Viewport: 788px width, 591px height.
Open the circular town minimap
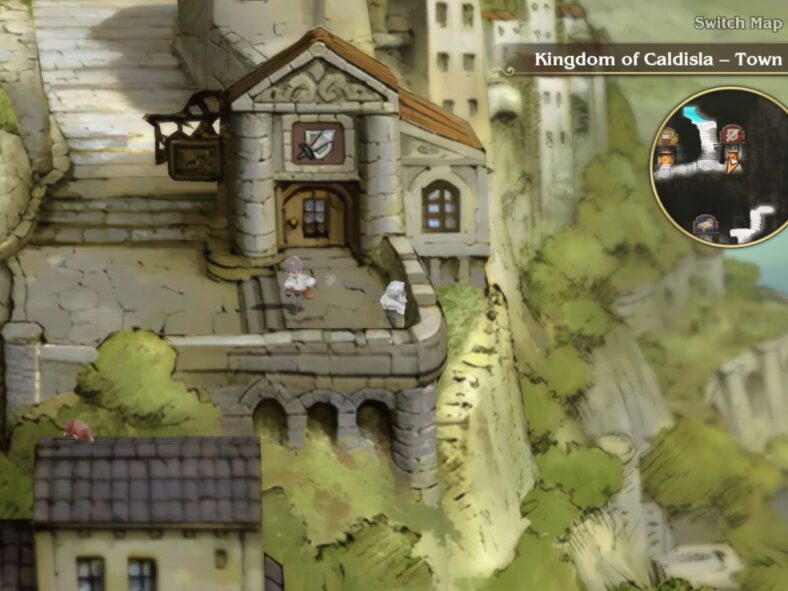718,166
